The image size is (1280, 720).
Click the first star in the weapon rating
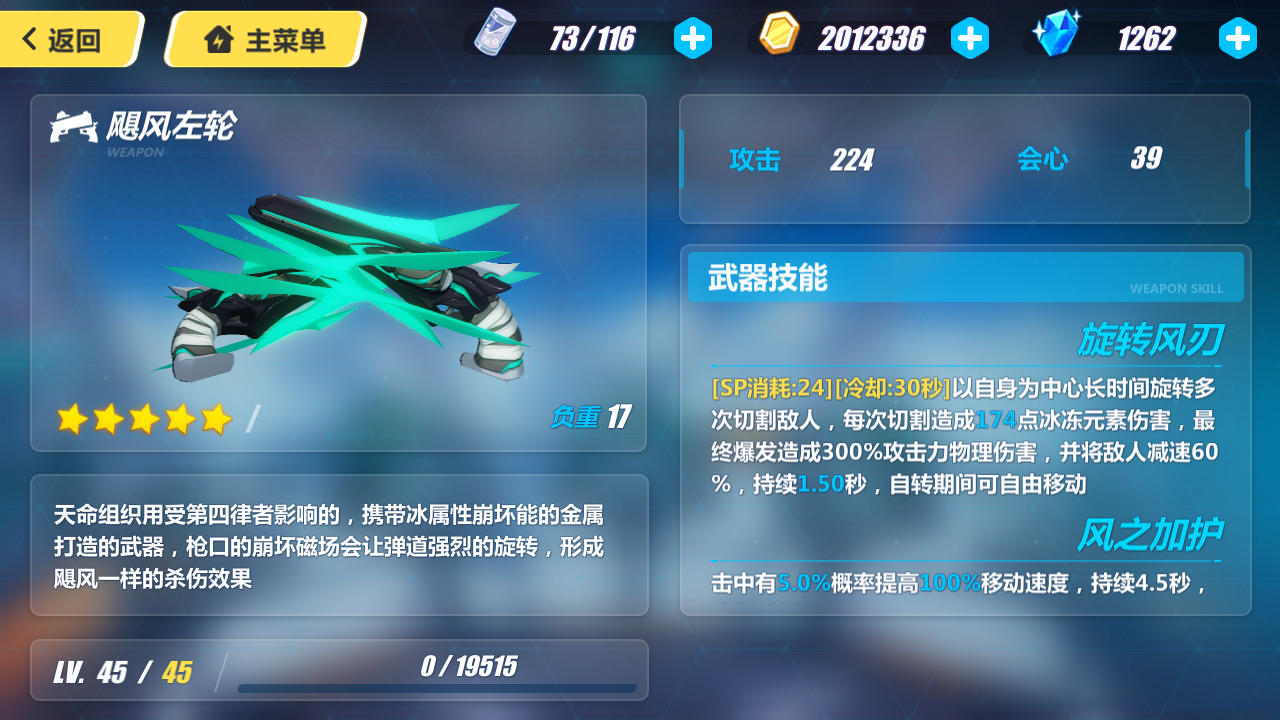70,419
